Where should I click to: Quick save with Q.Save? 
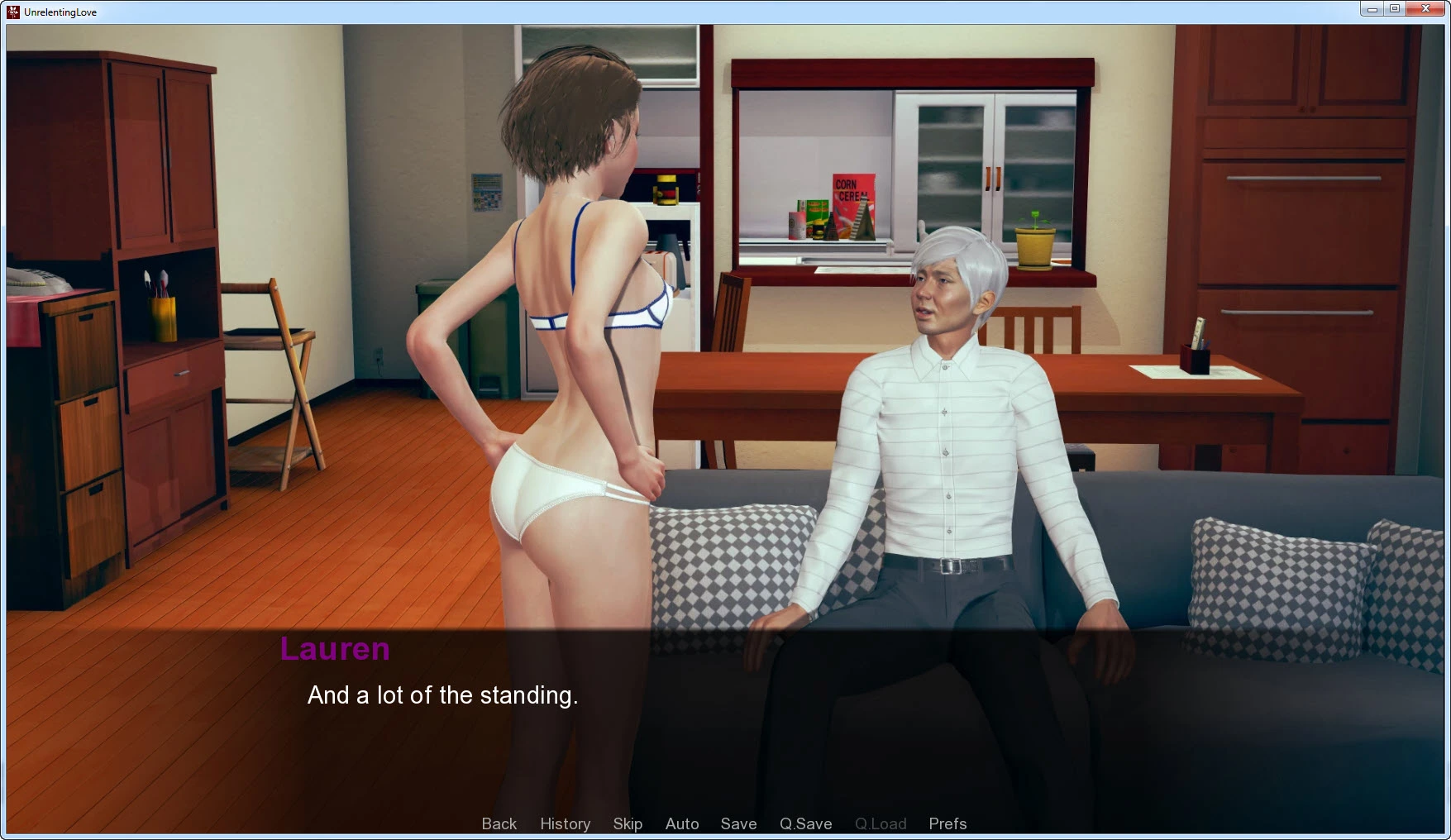click(x=805, y=823)
